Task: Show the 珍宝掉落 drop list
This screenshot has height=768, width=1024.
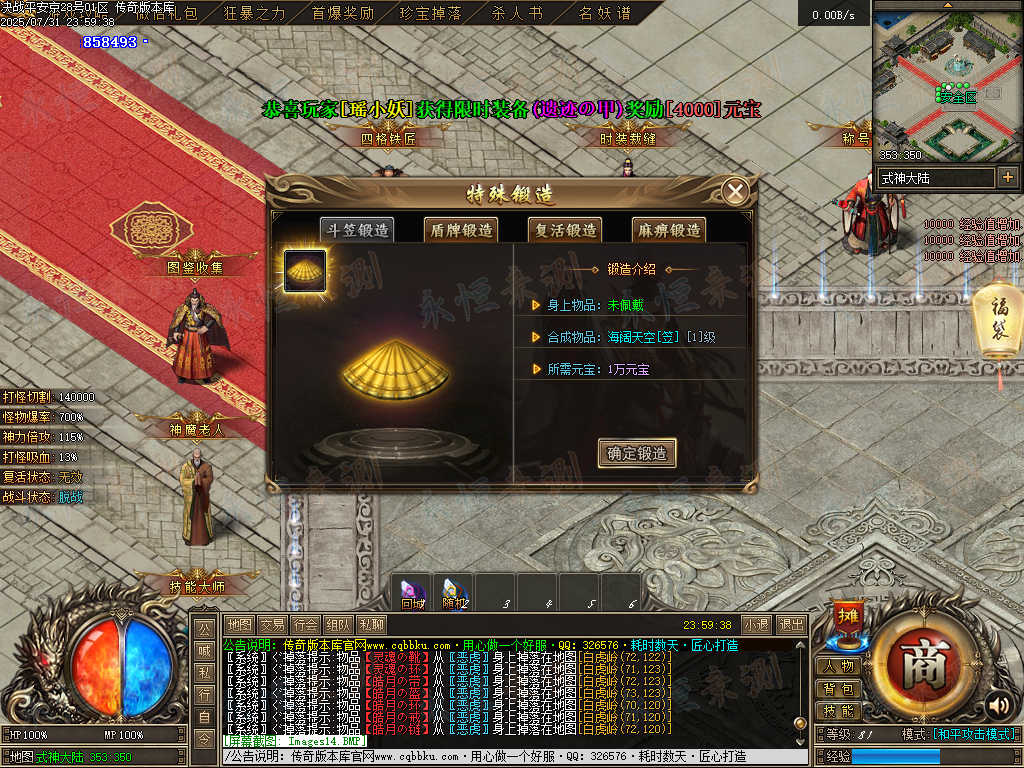Action: tap(430, 14)
